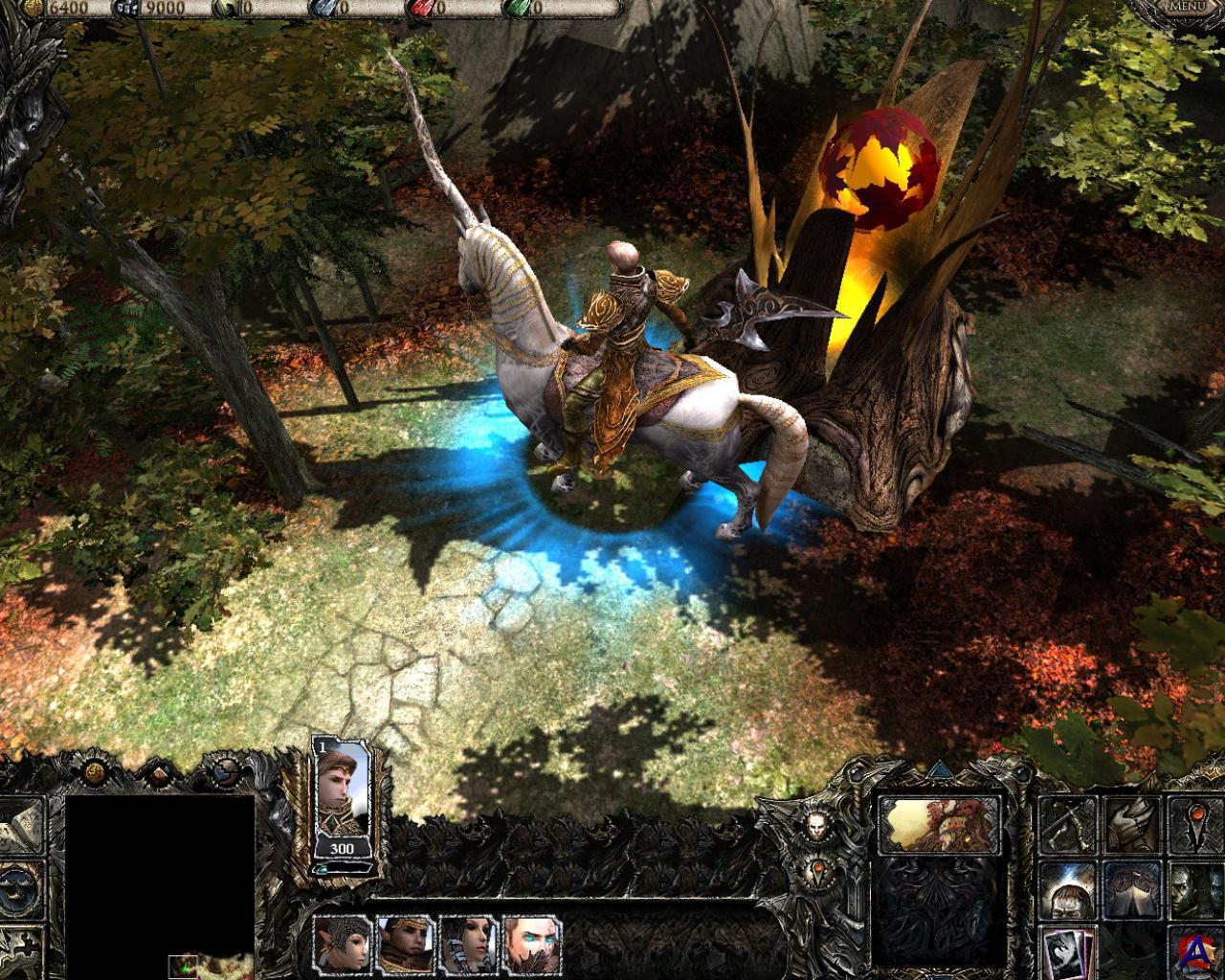Activate the crossed swords command icon
The image size is (1225, 980).
tap(1066, 825)
